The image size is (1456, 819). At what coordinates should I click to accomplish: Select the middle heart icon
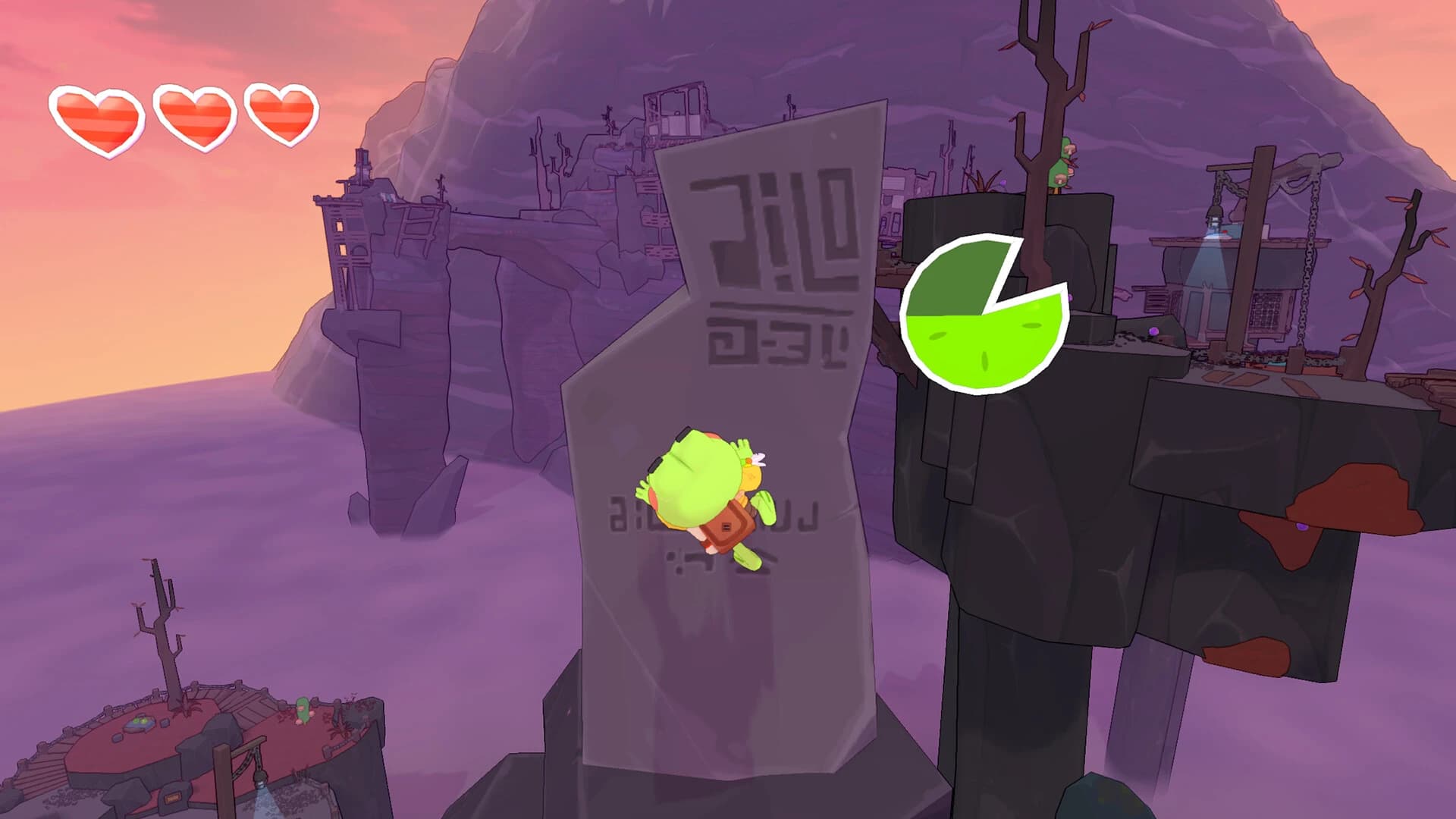(x=193, y=114)
